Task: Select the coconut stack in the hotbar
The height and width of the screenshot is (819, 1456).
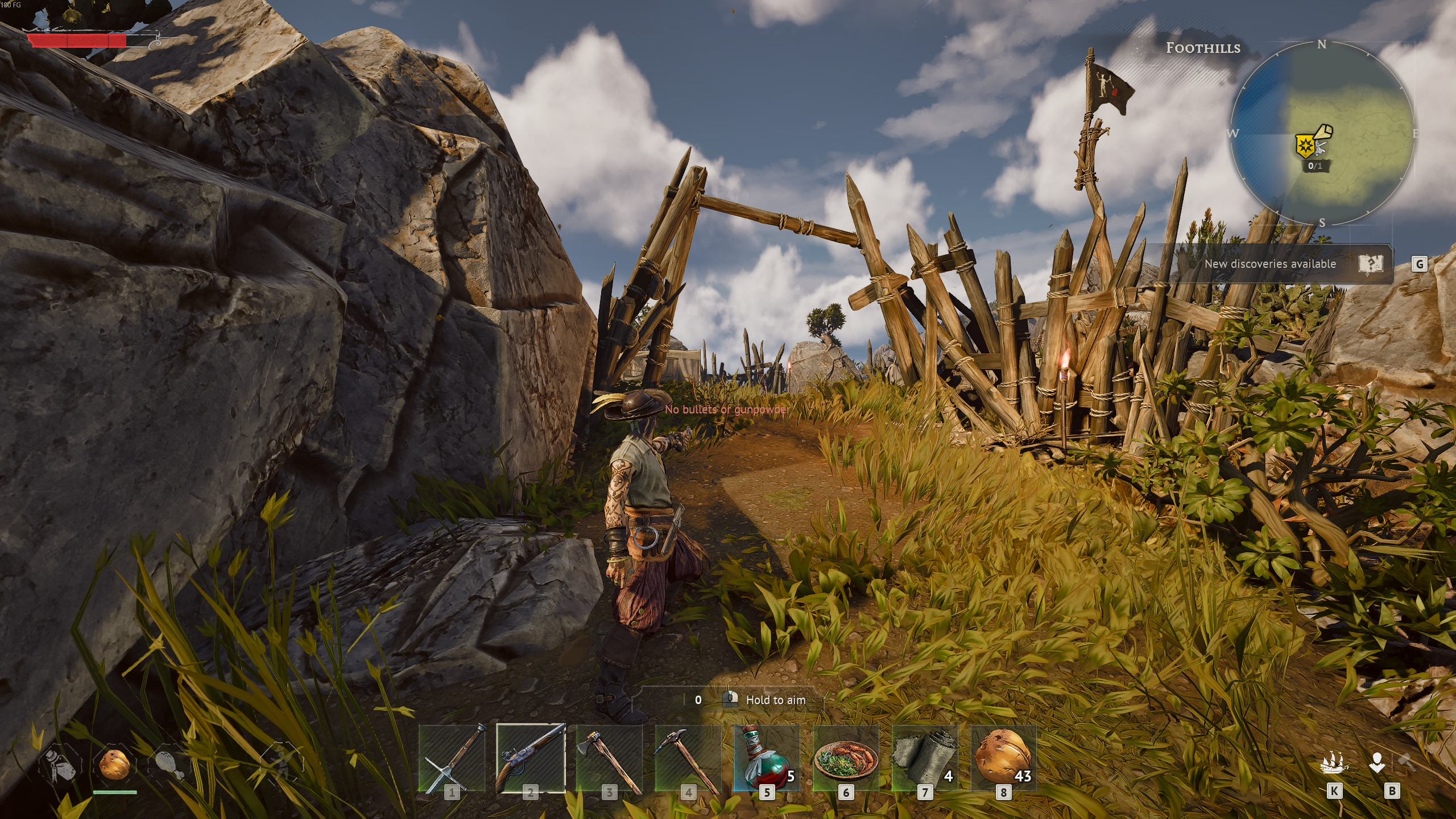Action: point(1003,758)
